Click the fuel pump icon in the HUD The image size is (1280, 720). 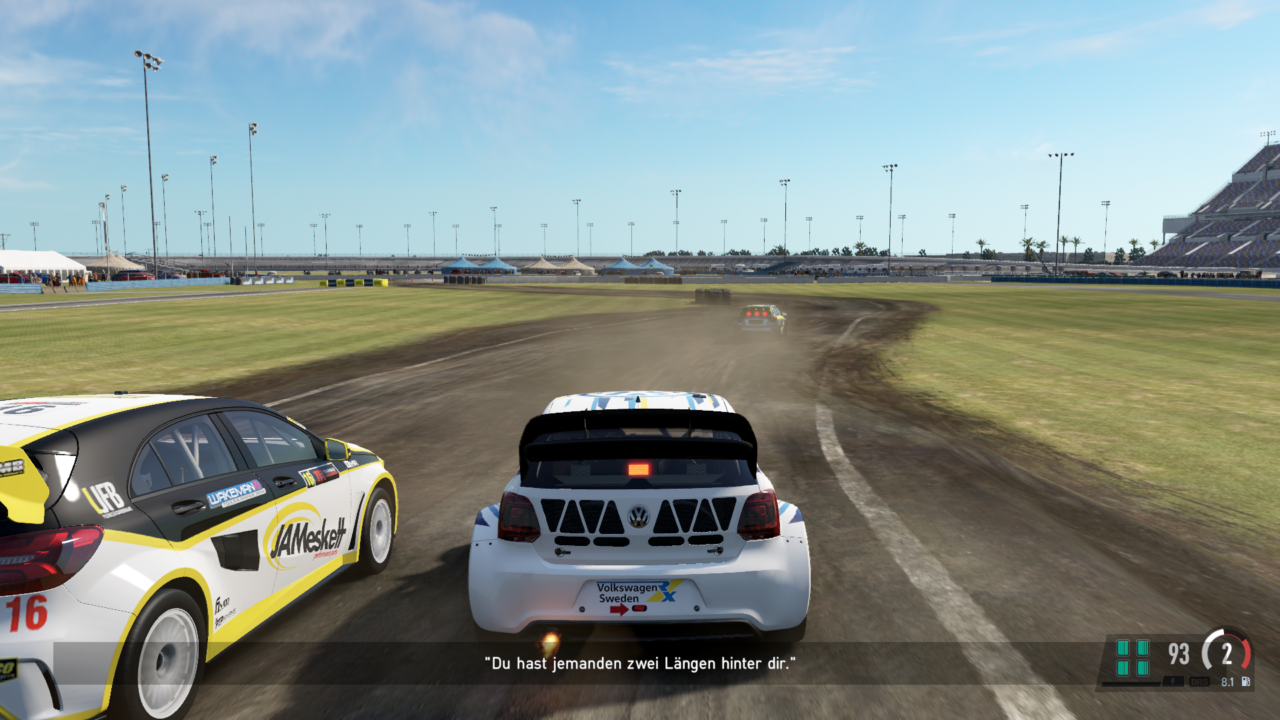[x=1246, y=682]
